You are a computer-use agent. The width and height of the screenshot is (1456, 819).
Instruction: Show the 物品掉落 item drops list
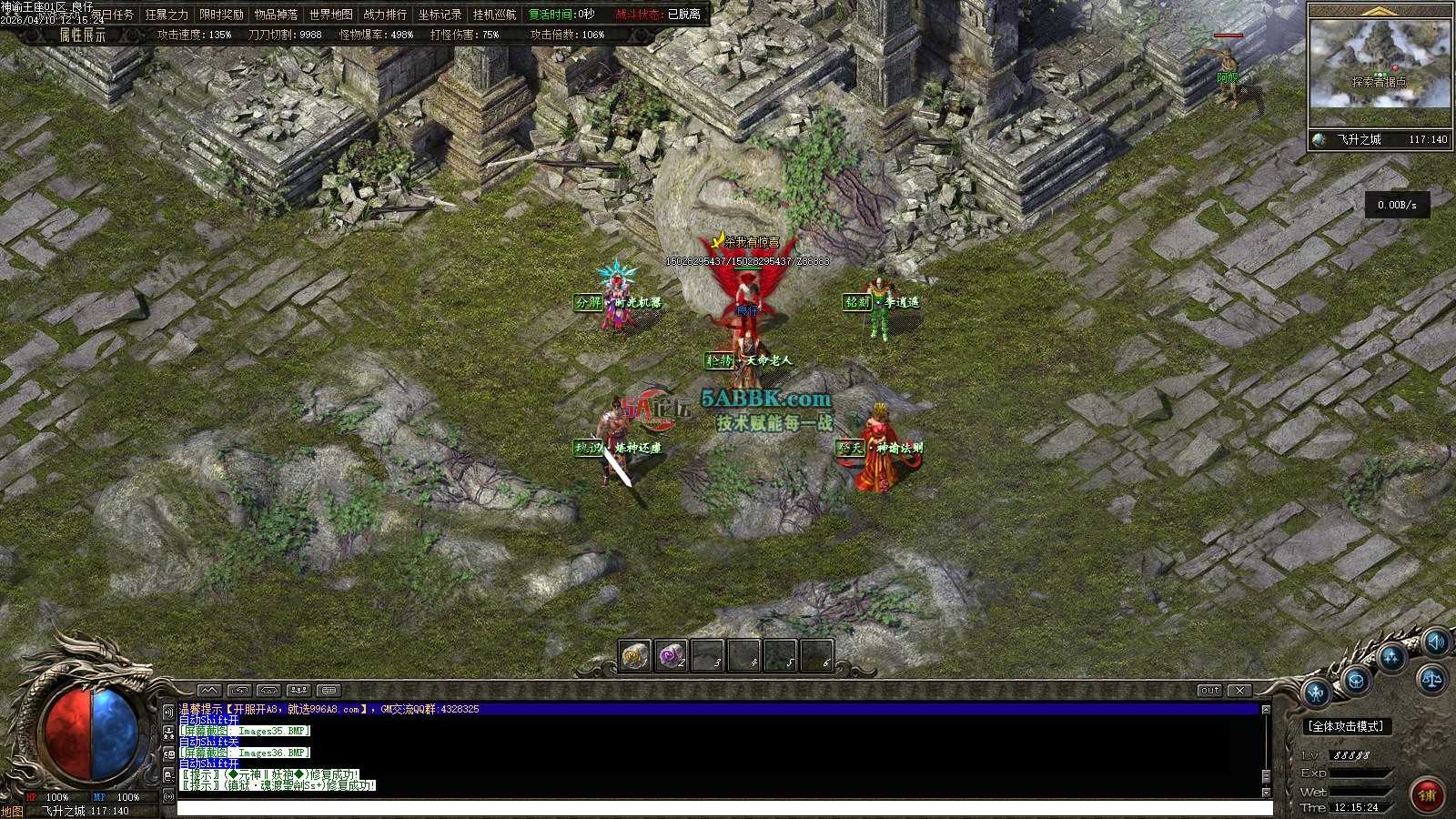tap(276, 15)
